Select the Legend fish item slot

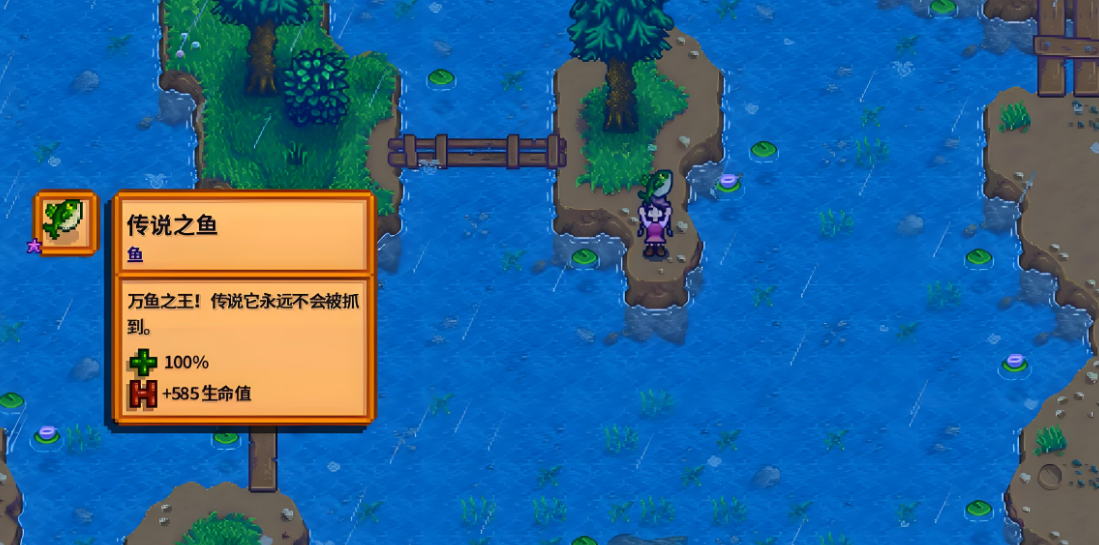tap(66, 222)
